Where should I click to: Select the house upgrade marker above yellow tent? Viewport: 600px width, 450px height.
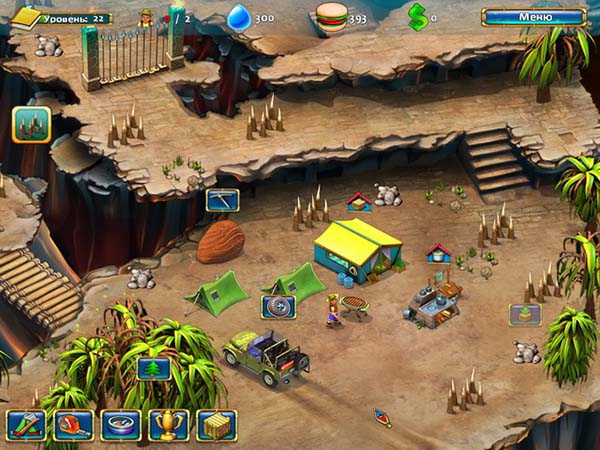[359, 202]
